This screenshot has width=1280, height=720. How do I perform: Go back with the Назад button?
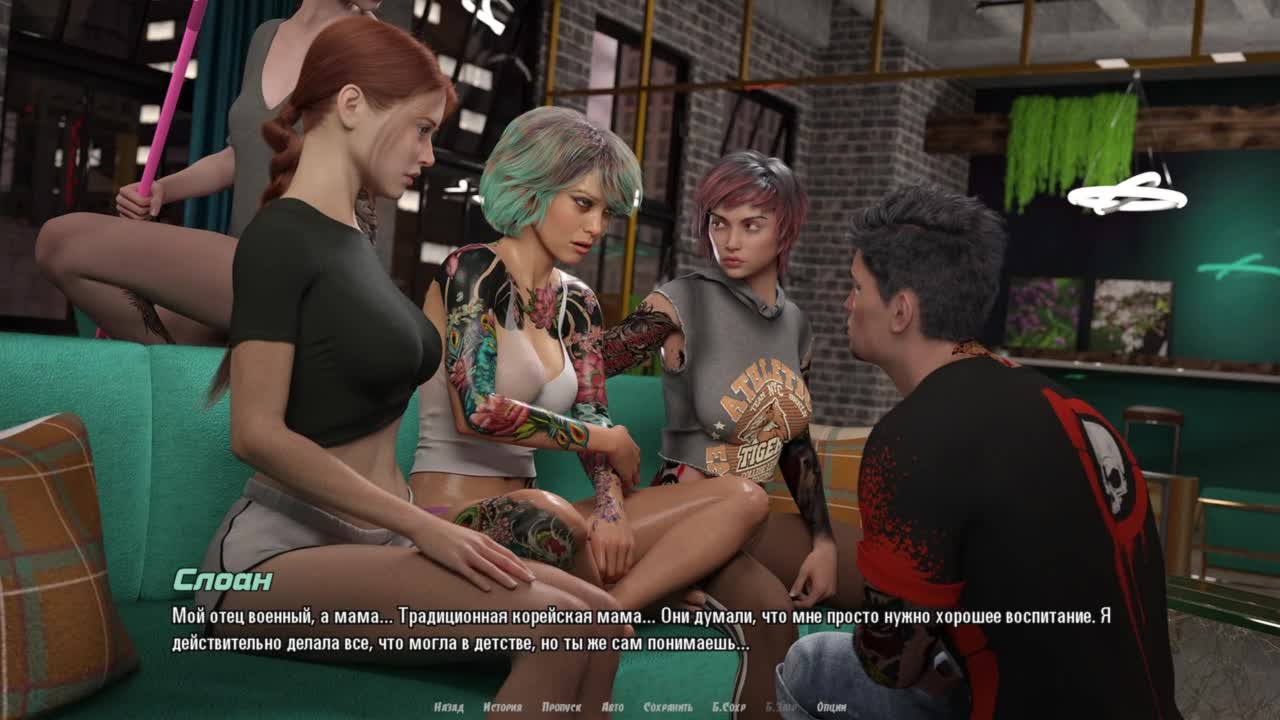pyautogui.click(x=448, y=707)
